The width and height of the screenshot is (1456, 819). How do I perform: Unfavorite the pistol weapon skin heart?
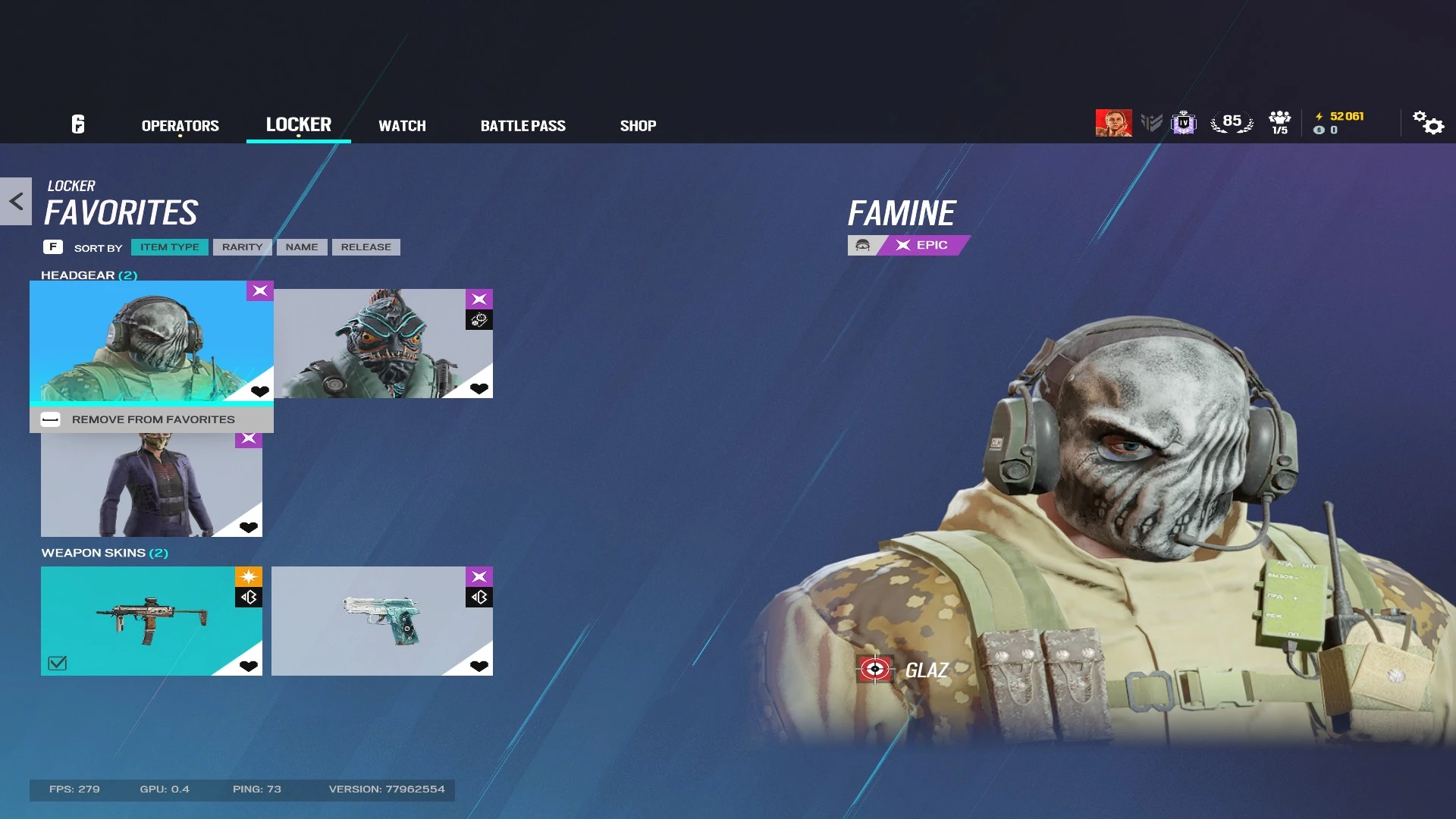tap(479, 666)
